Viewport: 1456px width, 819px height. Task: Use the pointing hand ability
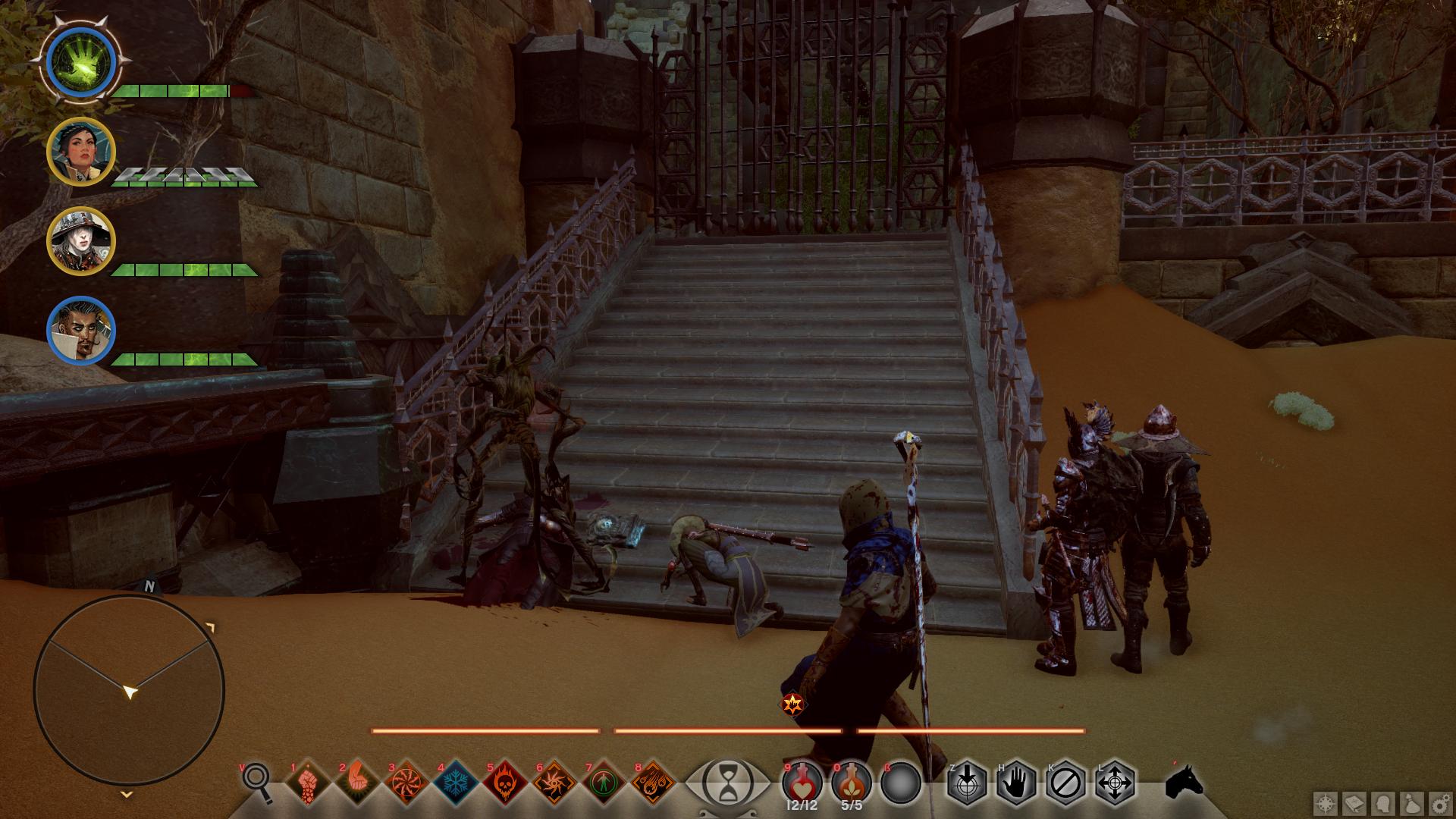pos(356,782)
